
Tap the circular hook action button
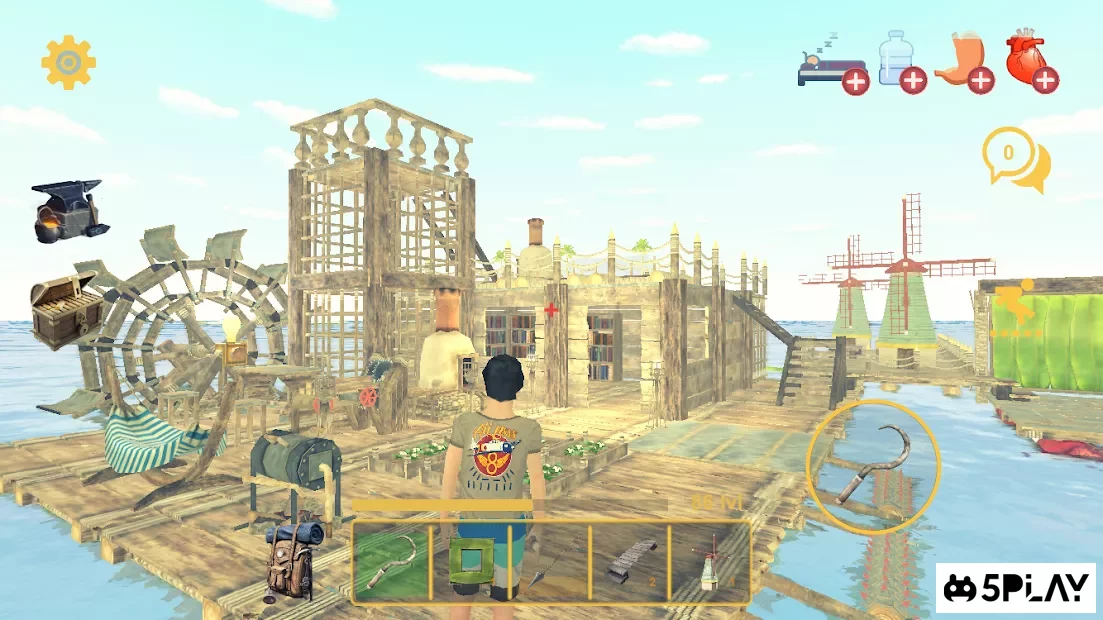coord(874,467)
